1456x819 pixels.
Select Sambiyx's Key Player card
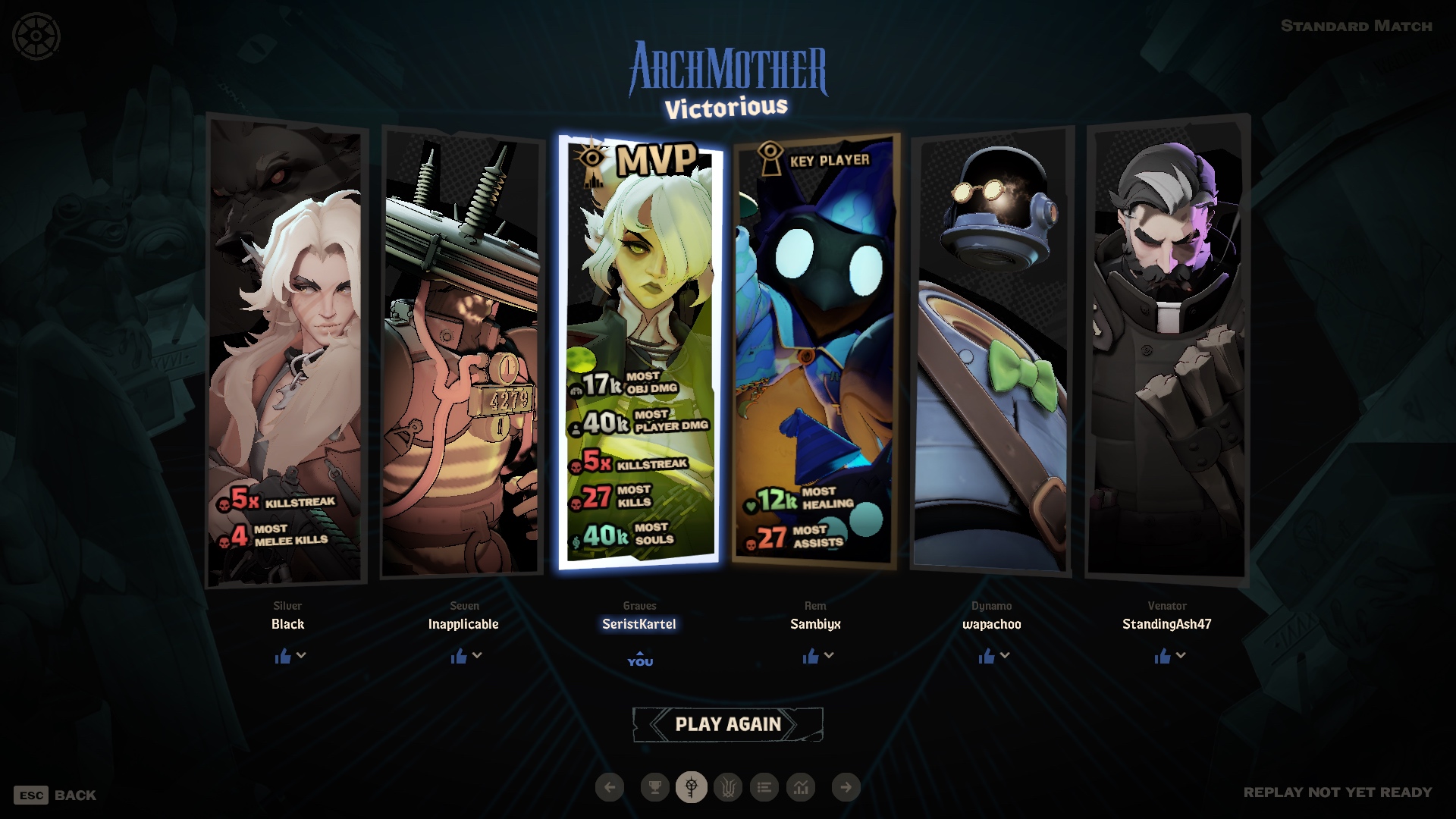[815, 349]
